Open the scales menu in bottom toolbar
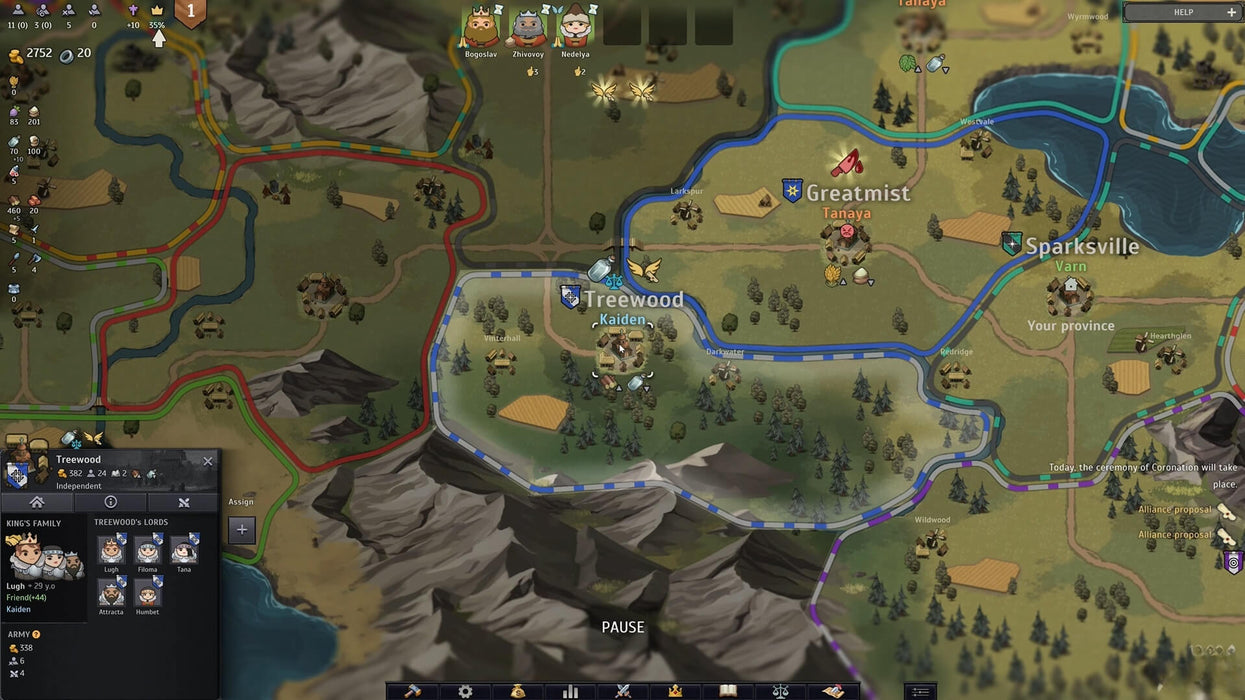The width and height of the screenshot is (1245, 700). (x=781, y=691)
